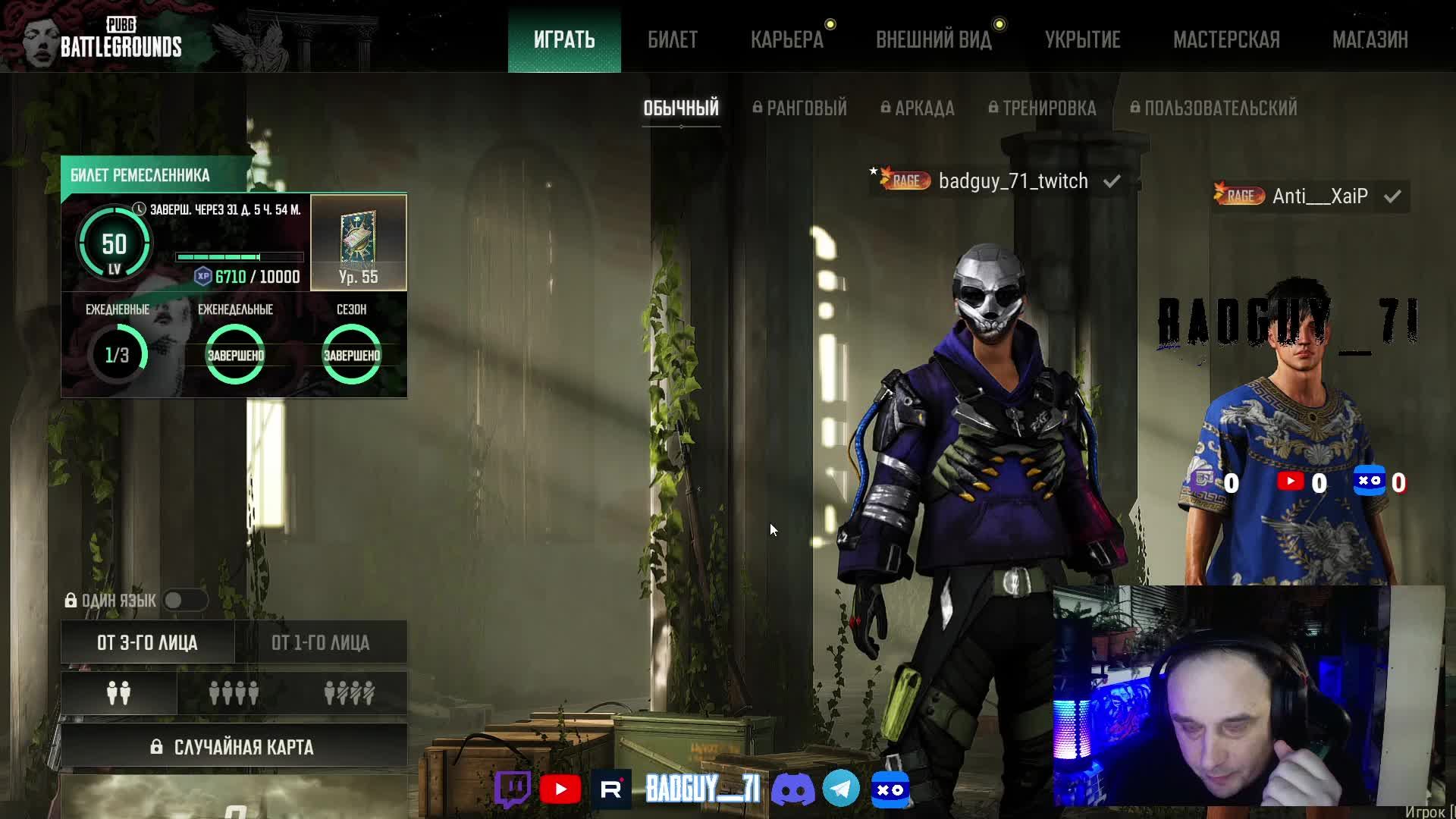
Task: Toggle the Один язык language switch
Action: pyautogui.click(x=184, y=601)
